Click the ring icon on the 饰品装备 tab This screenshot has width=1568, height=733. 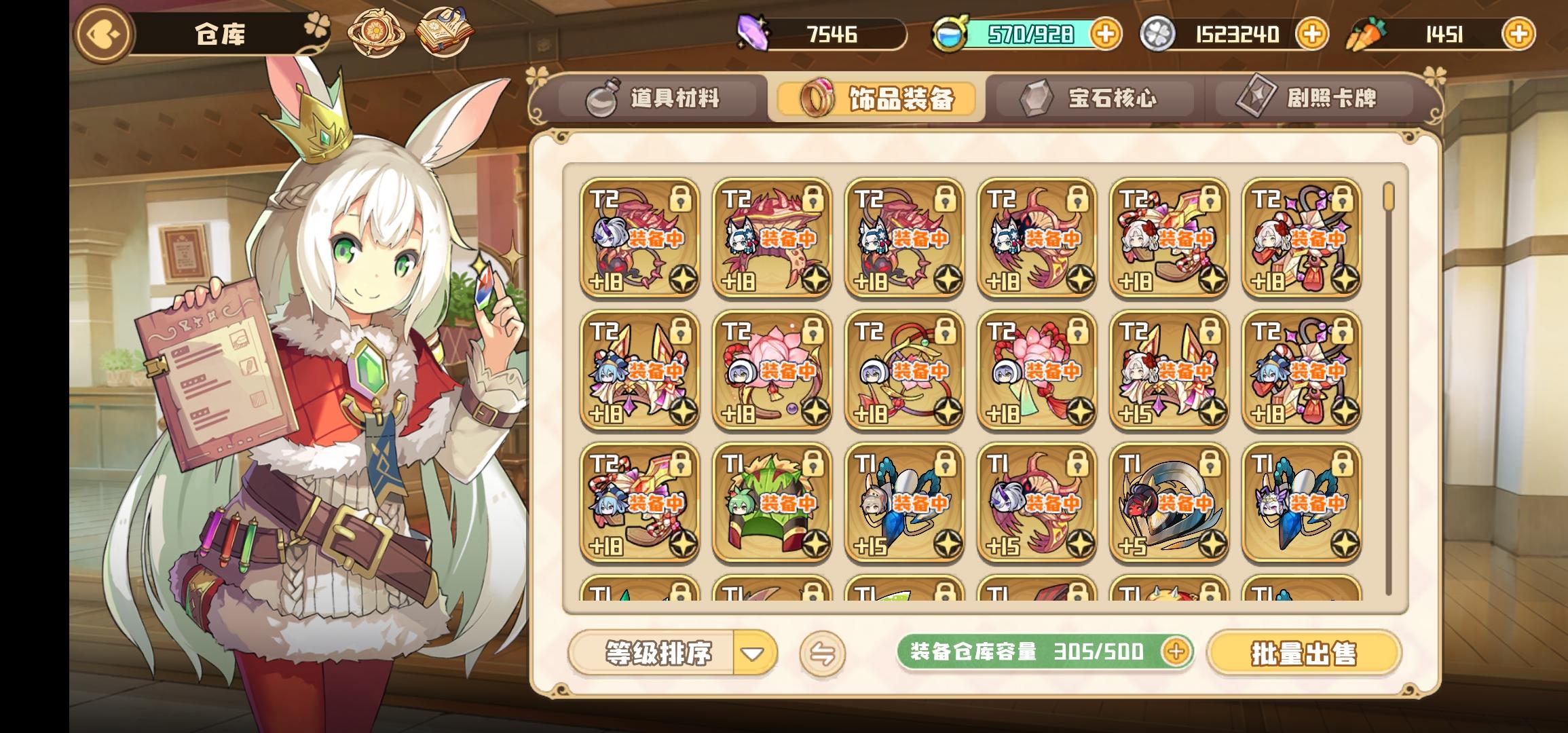[x=817, y=98]
